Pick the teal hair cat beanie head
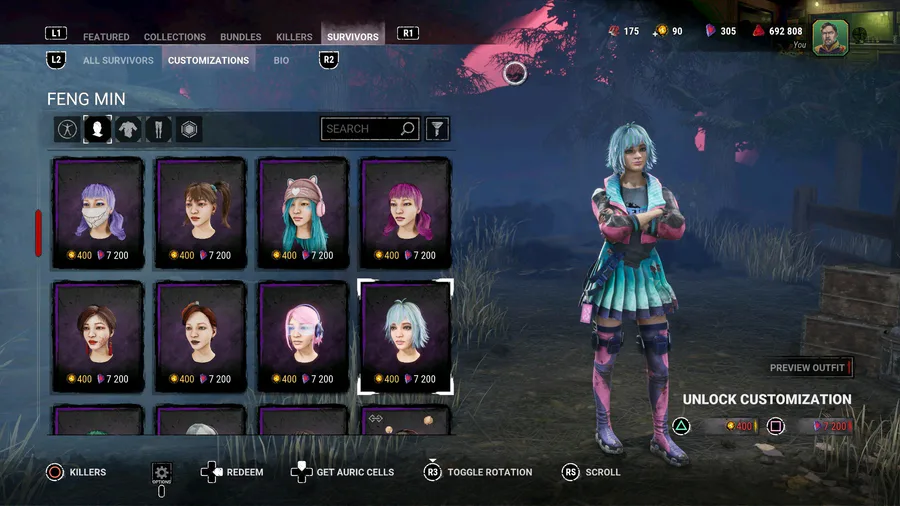This screenshot has width=900, height=506. point(303,212)
